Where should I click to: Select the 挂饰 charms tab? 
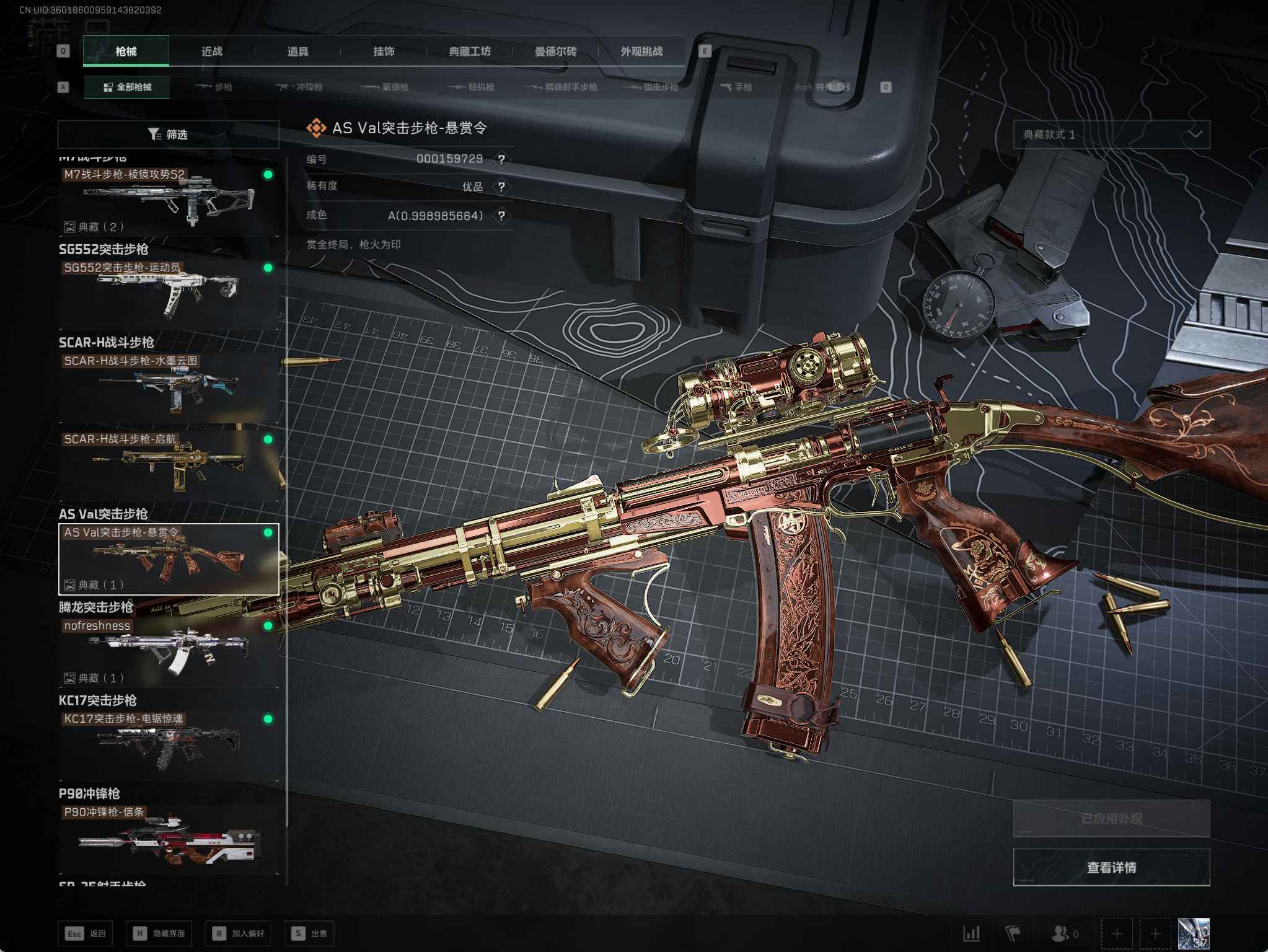384,51
